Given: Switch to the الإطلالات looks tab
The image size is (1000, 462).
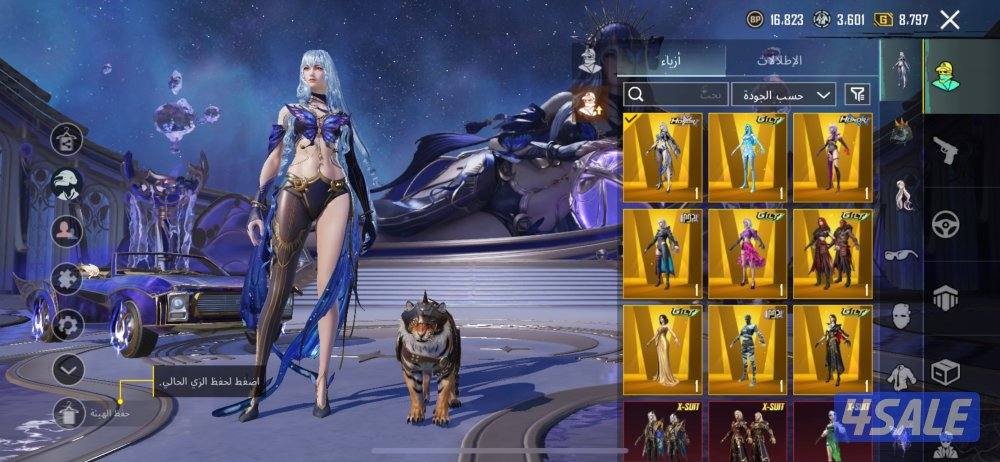Looking at the screenshot, I should (x=778, y=60).
